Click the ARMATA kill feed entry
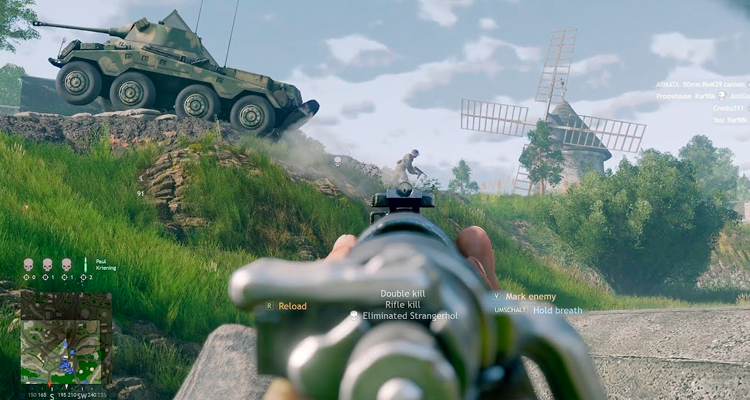This screenshot has height=400, width=750. [699, 85]
